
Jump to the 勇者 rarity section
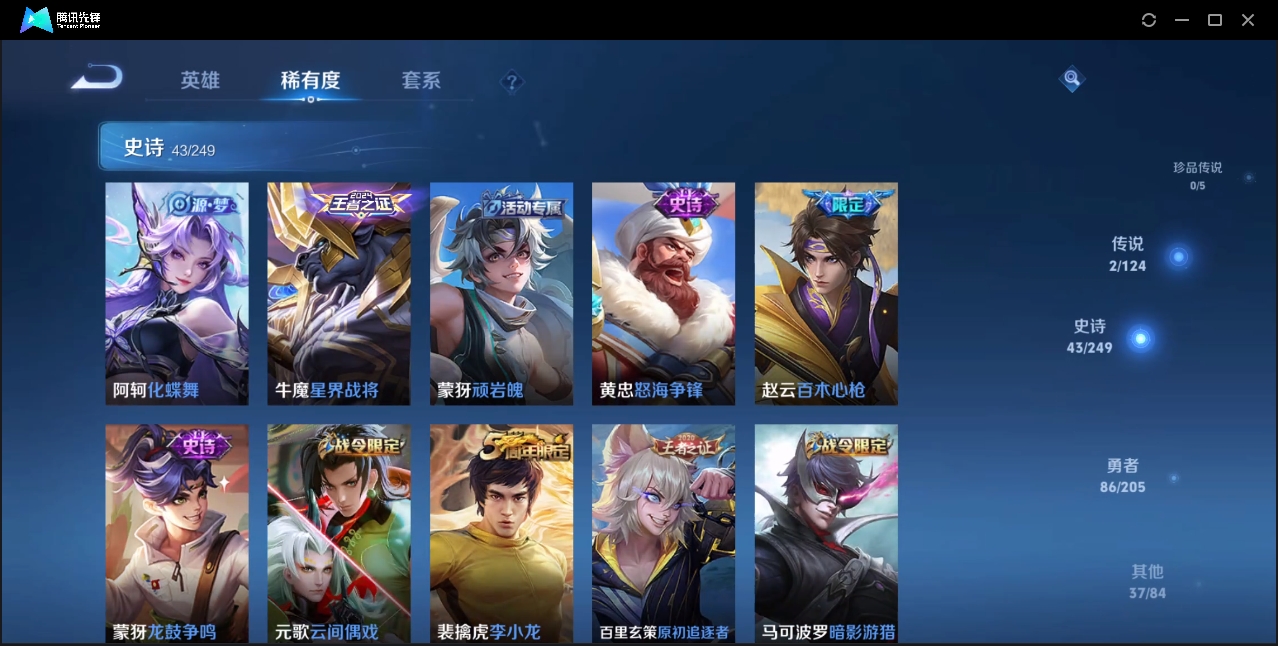(1123, 476)
